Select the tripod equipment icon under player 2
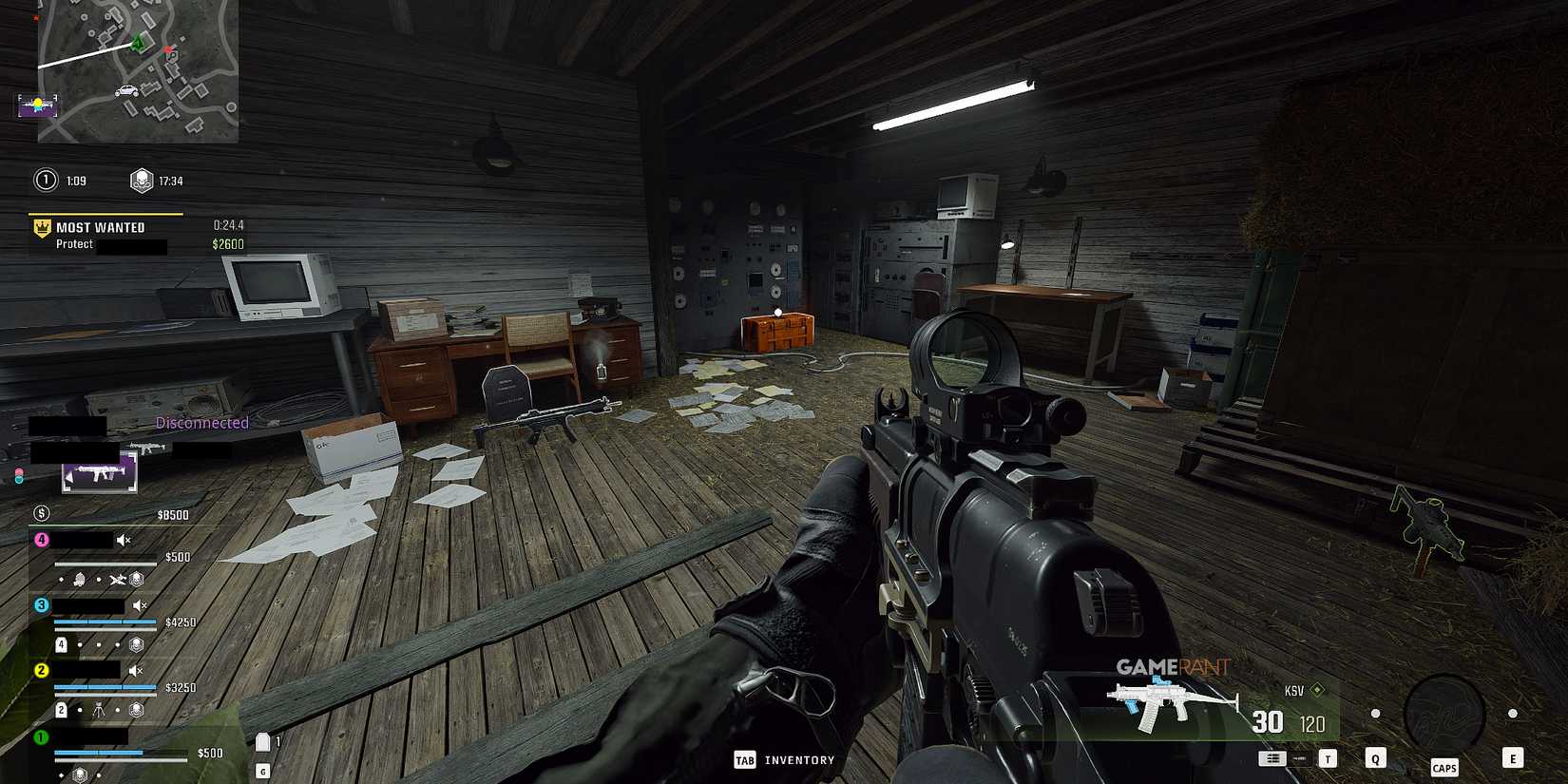This screenshot has height=784, width=1568. [99, 709]
